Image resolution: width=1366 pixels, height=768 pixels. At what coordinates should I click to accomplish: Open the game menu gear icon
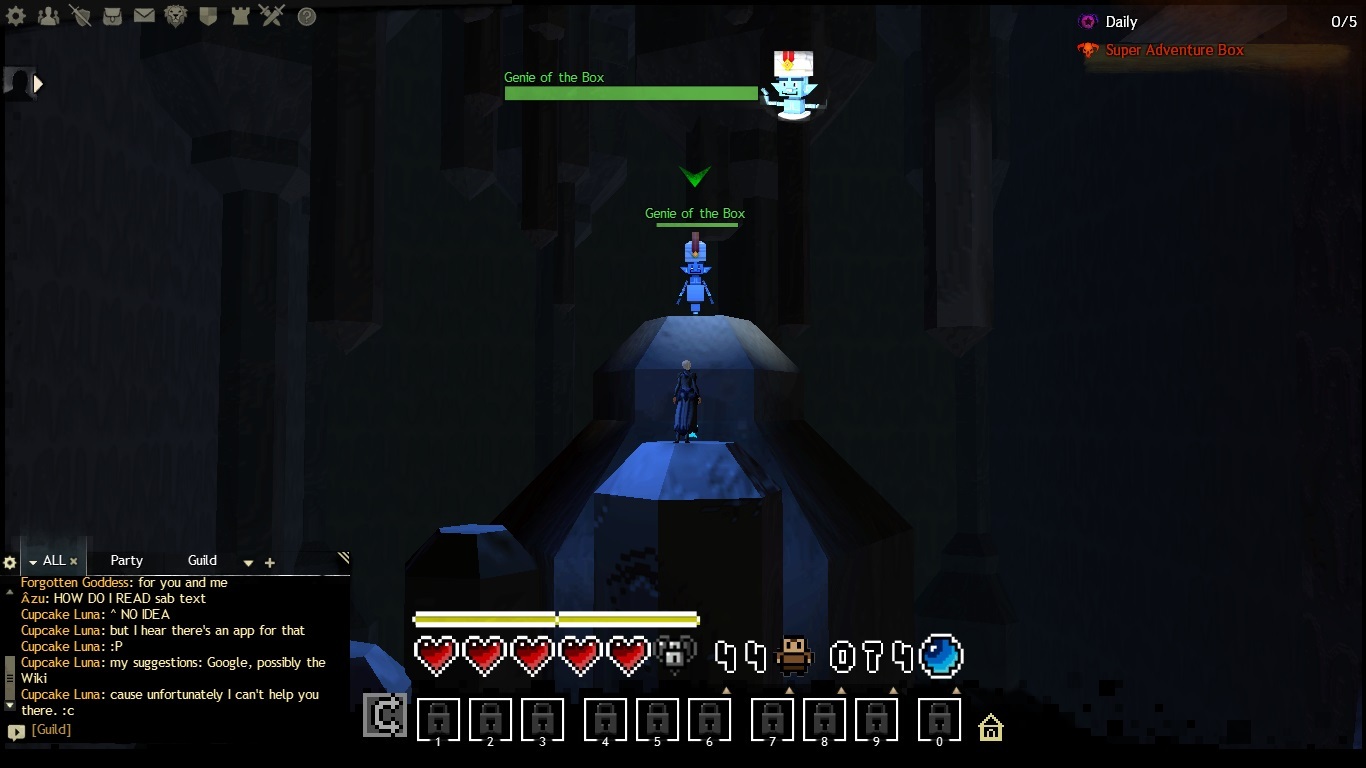16,16
